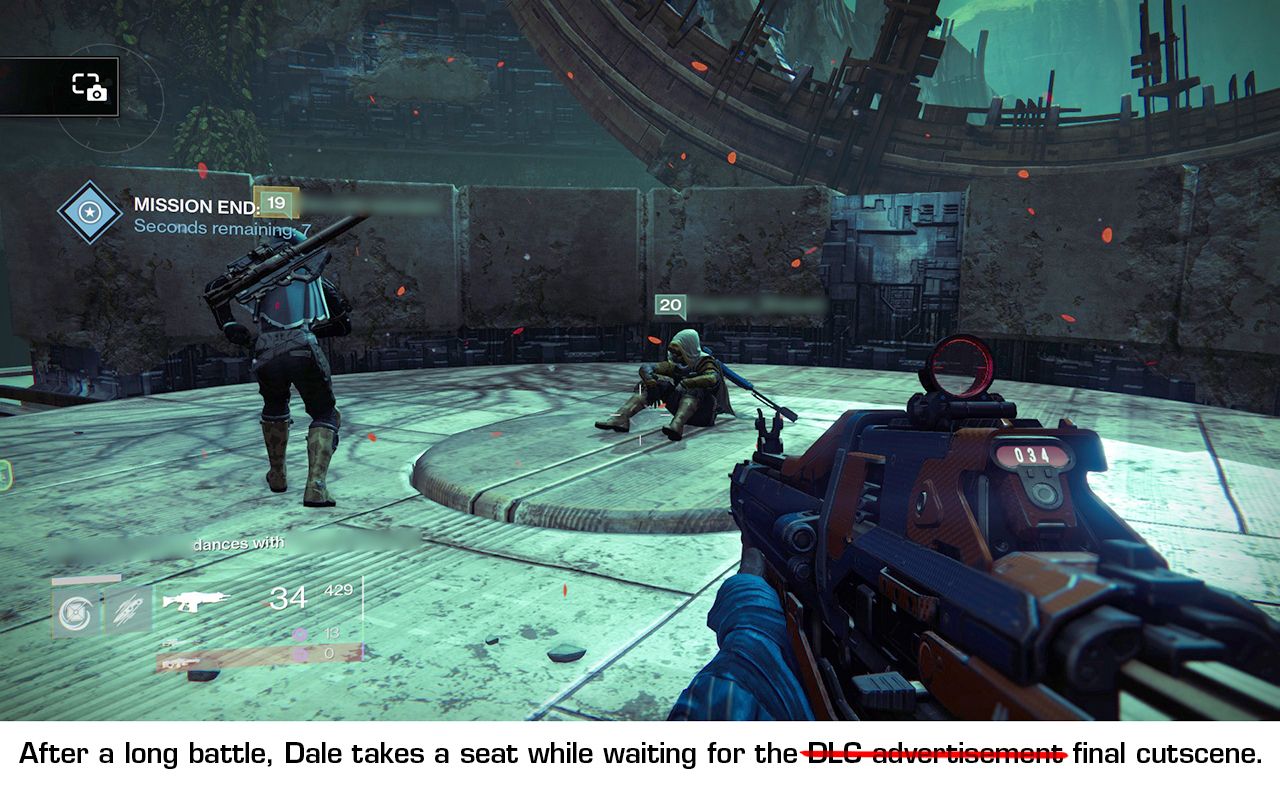Activate the grenade ability icon
The image size is (1280, 788).
point(74,611)
